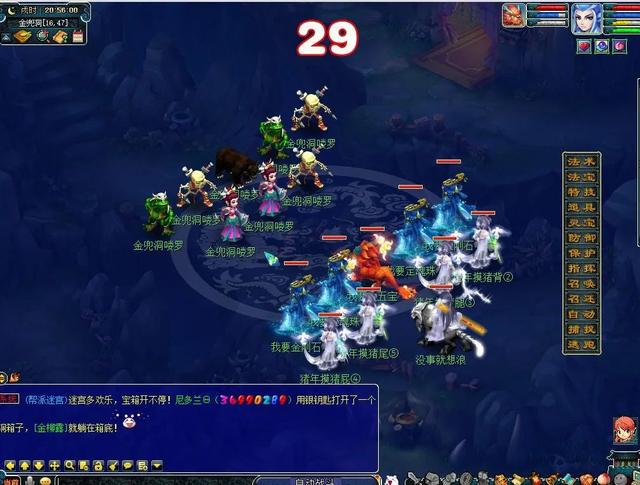Open the smiley emoji button beside chat input
This screenshot has width=640, height=485.
point(44,480)
